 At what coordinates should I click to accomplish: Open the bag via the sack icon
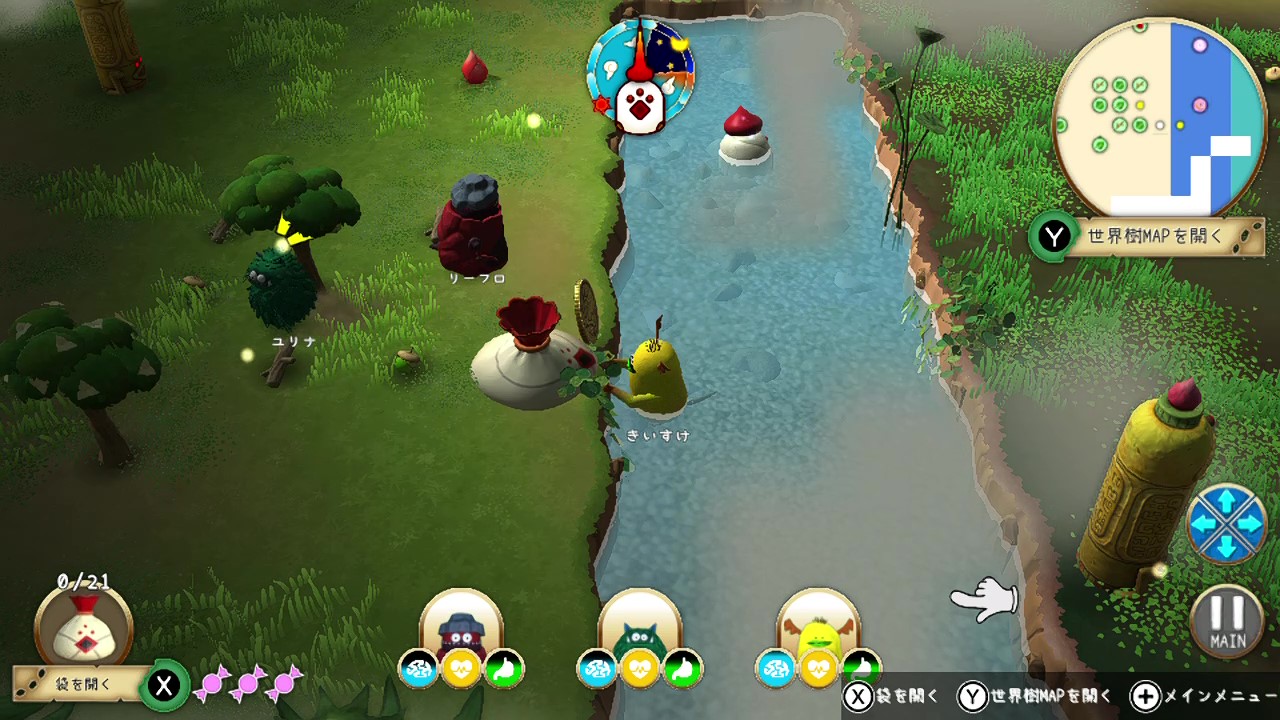click(84, 627)
